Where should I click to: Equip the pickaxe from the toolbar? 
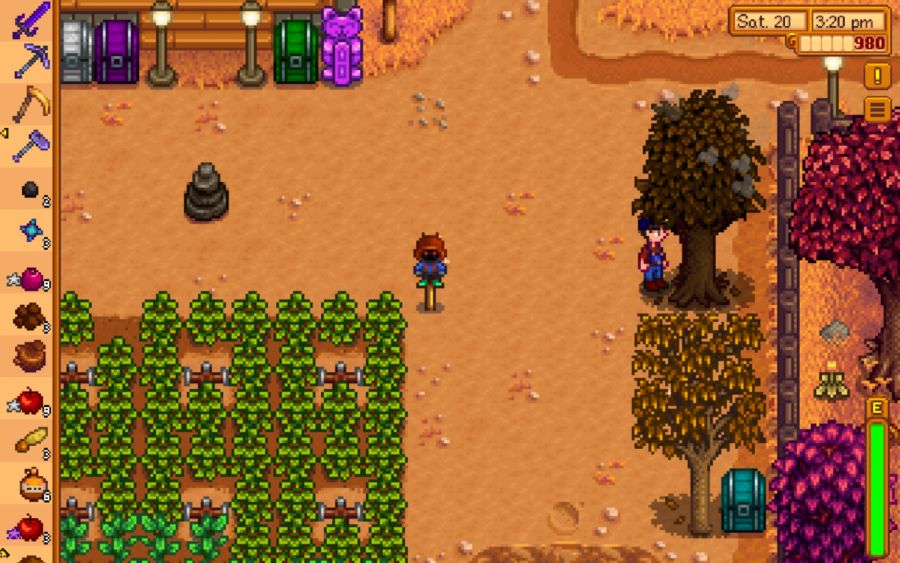(29, 60)
